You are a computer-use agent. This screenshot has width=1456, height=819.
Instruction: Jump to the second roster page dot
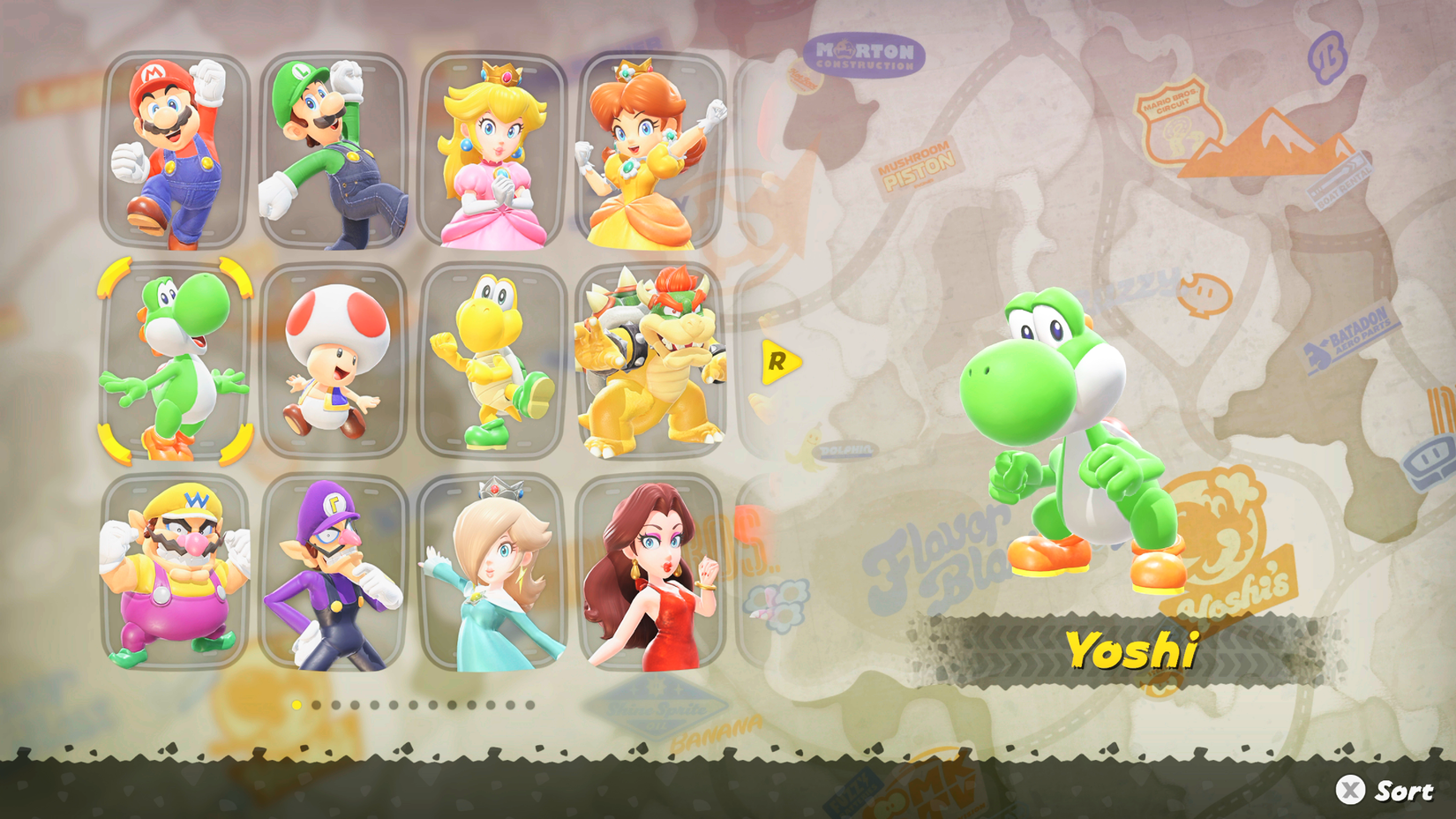(x=316, y=705)
